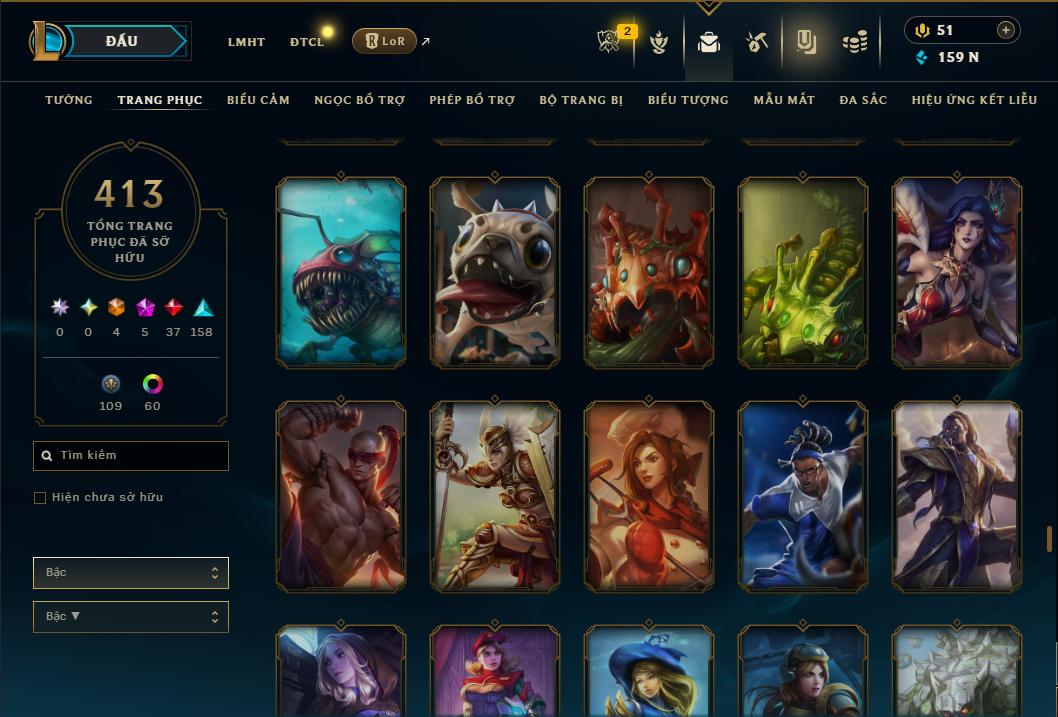
Task: Open the Hiệu Ứng Kết Liễu tab
Action: [x=974, y=100]
